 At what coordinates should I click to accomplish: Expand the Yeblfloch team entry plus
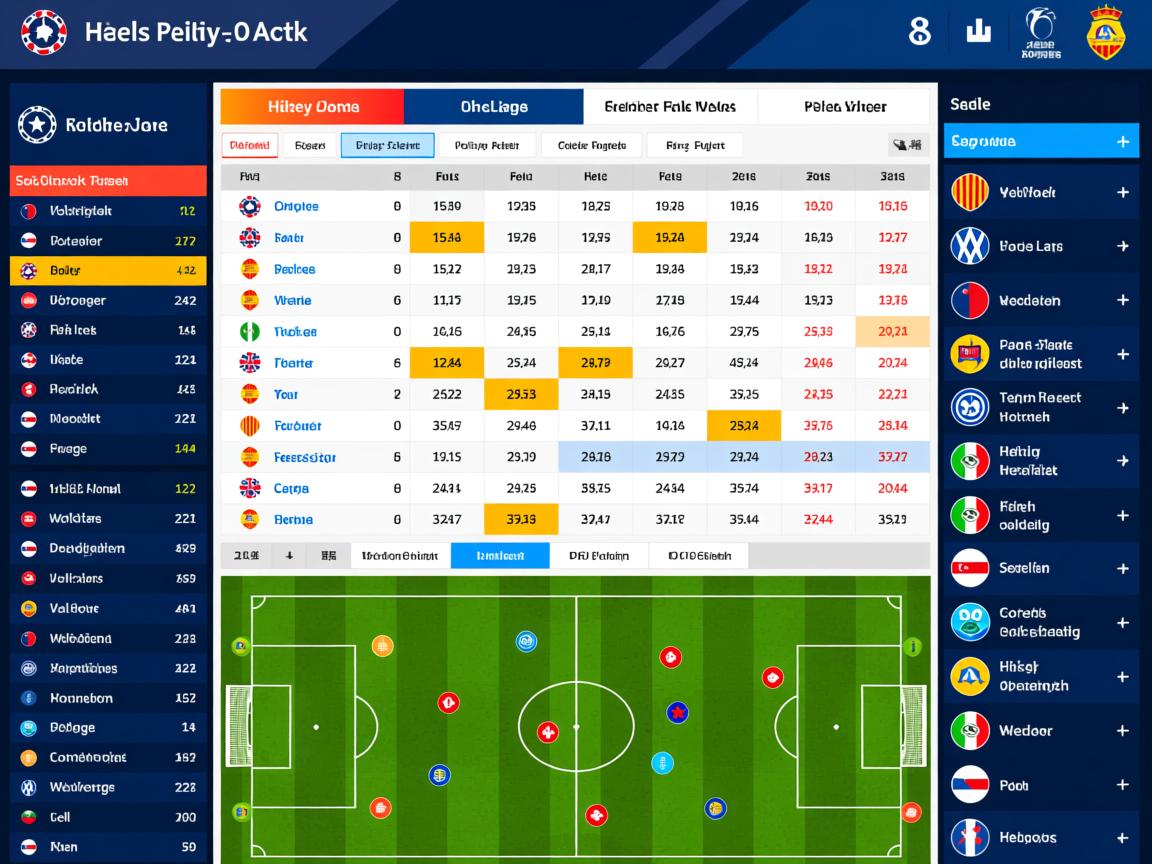(1122, 192)
